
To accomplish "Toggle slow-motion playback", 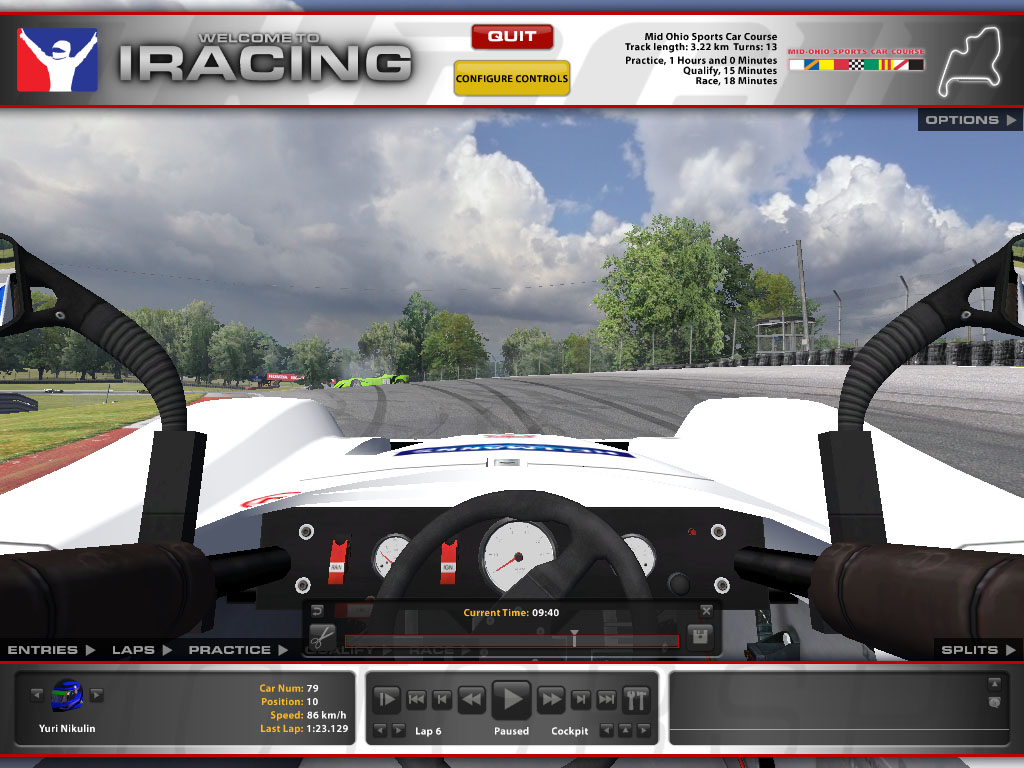I will 387,699.
